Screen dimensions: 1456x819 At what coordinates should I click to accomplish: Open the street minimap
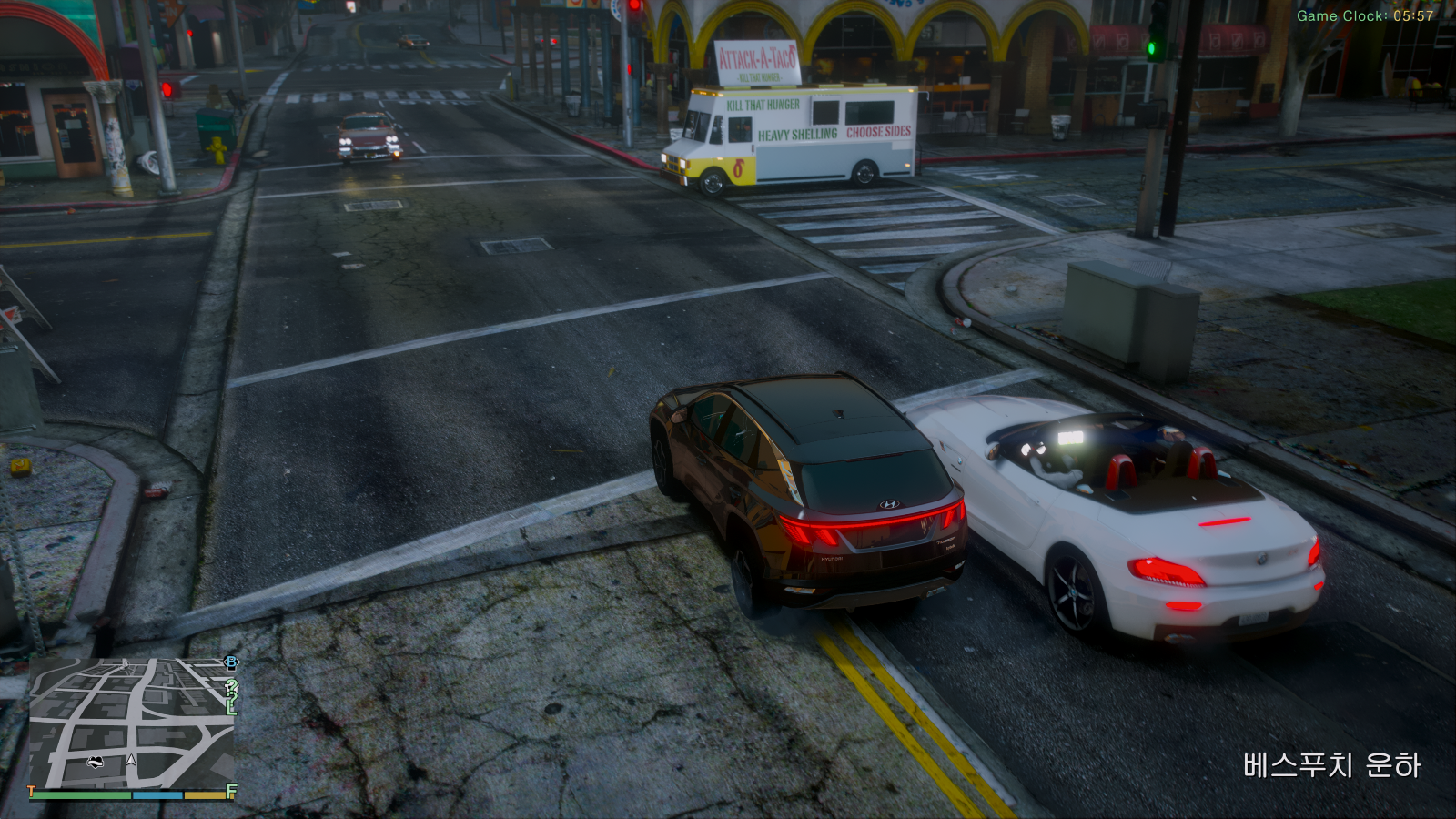(x=132, y=722)
